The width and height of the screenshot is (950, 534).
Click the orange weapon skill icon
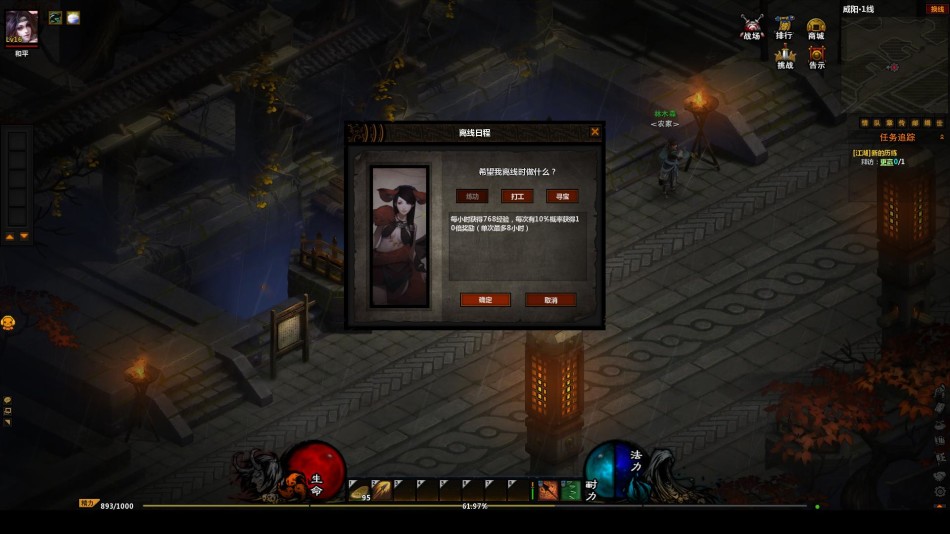(x=548, y=490)
